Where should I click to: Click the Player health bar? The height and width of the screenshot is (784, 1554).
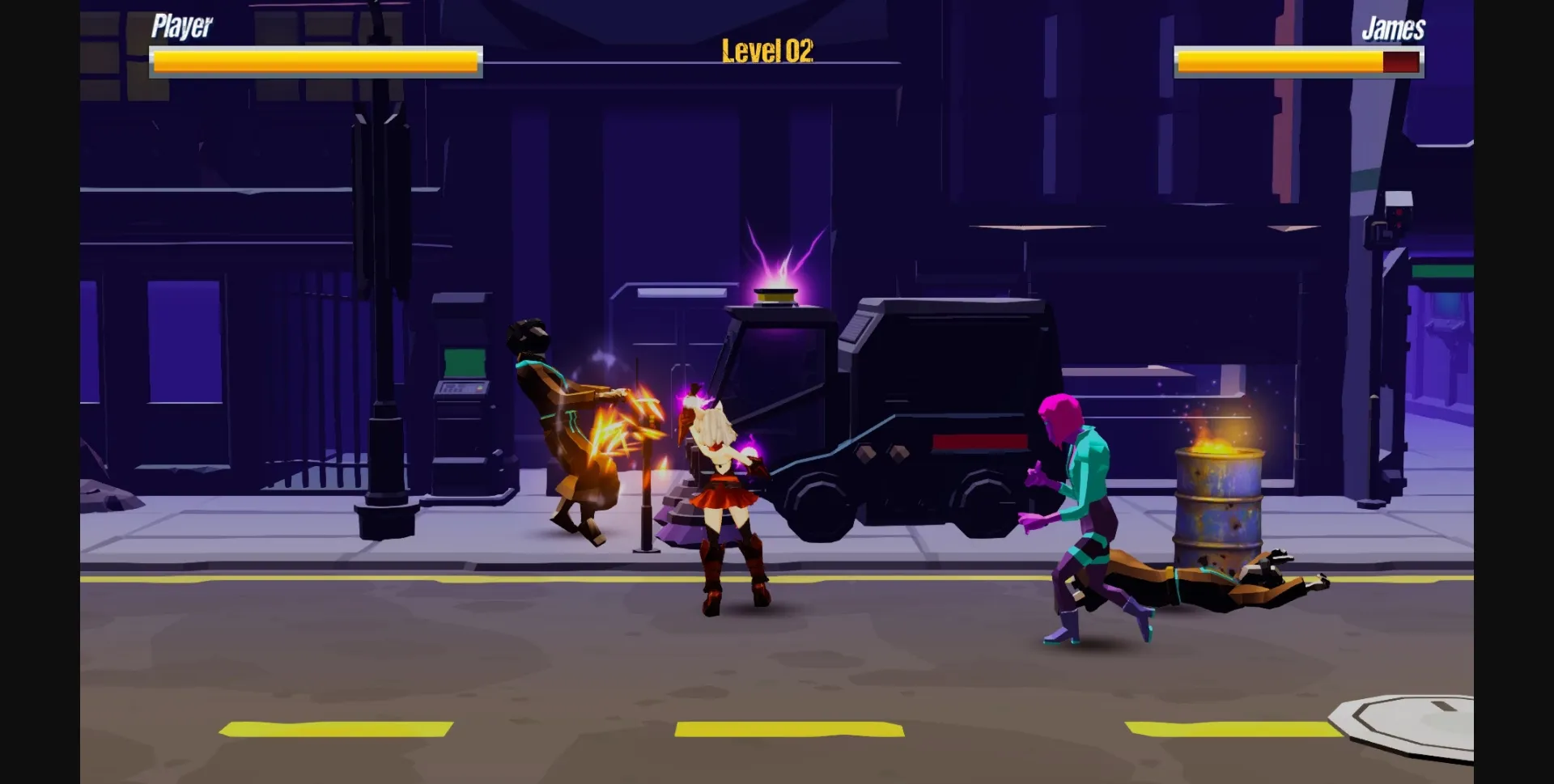click(x=316, y=59)
